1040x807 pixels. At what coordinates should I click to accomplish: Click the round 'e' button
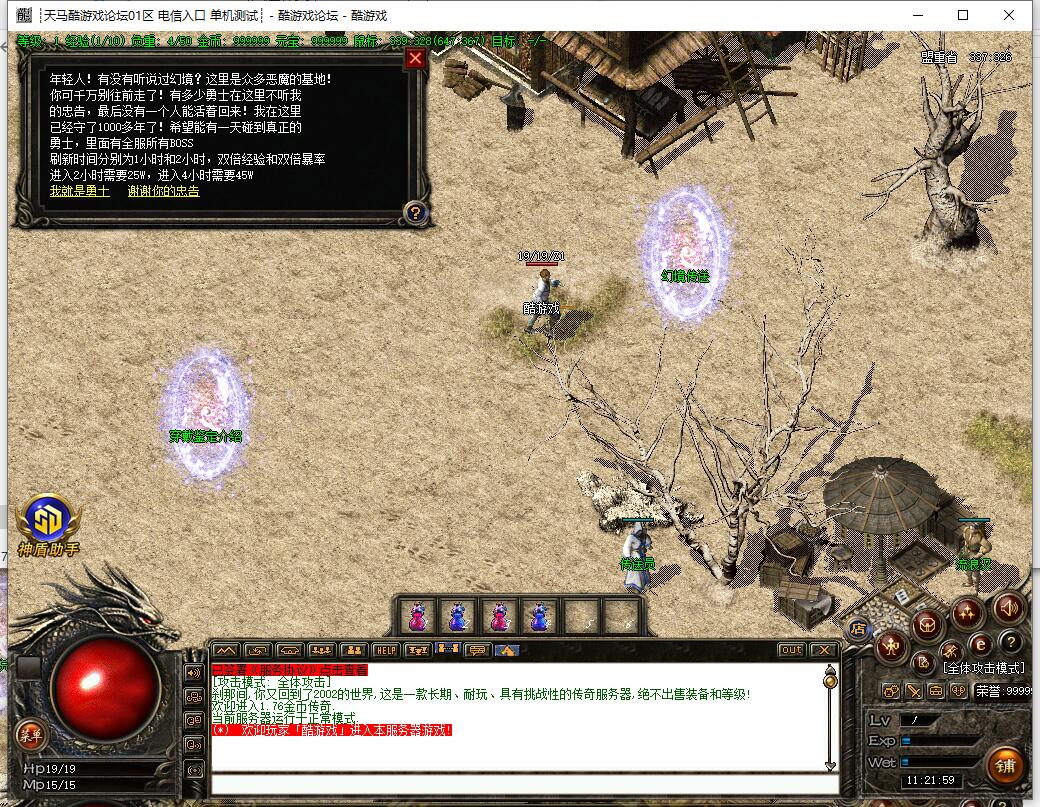981,644
